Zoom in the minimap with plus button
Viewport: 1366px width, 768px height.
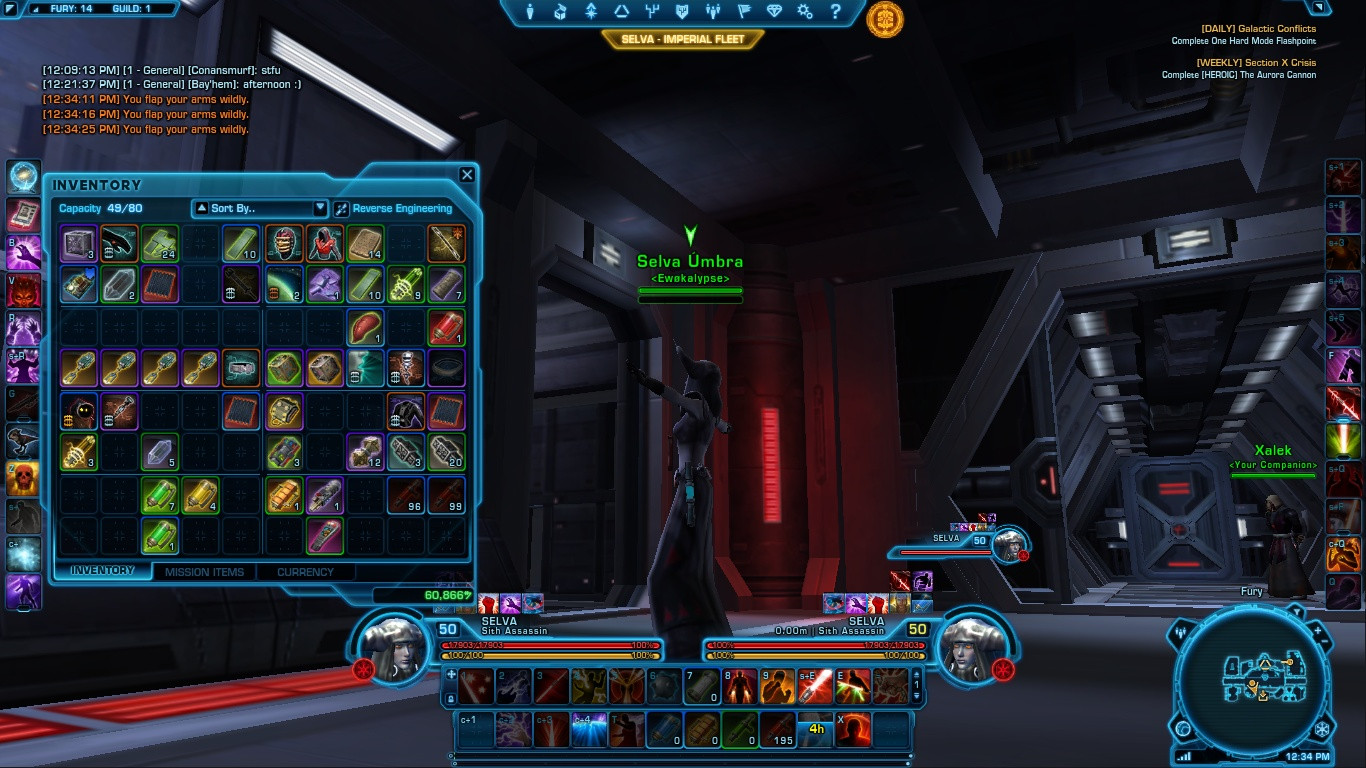(x=1317, y=632)
